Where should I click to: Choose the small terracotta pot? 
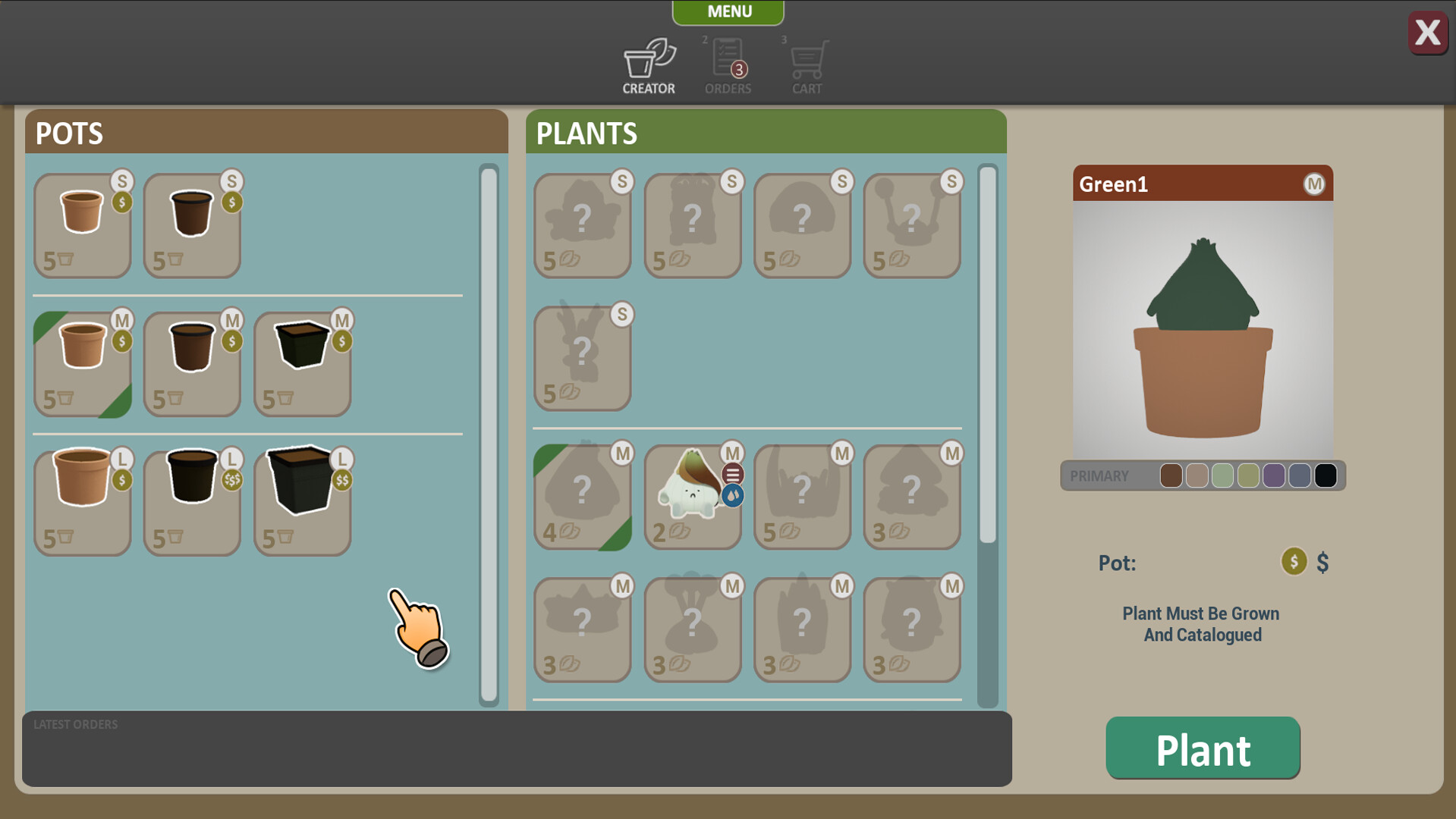pos(82,224)
